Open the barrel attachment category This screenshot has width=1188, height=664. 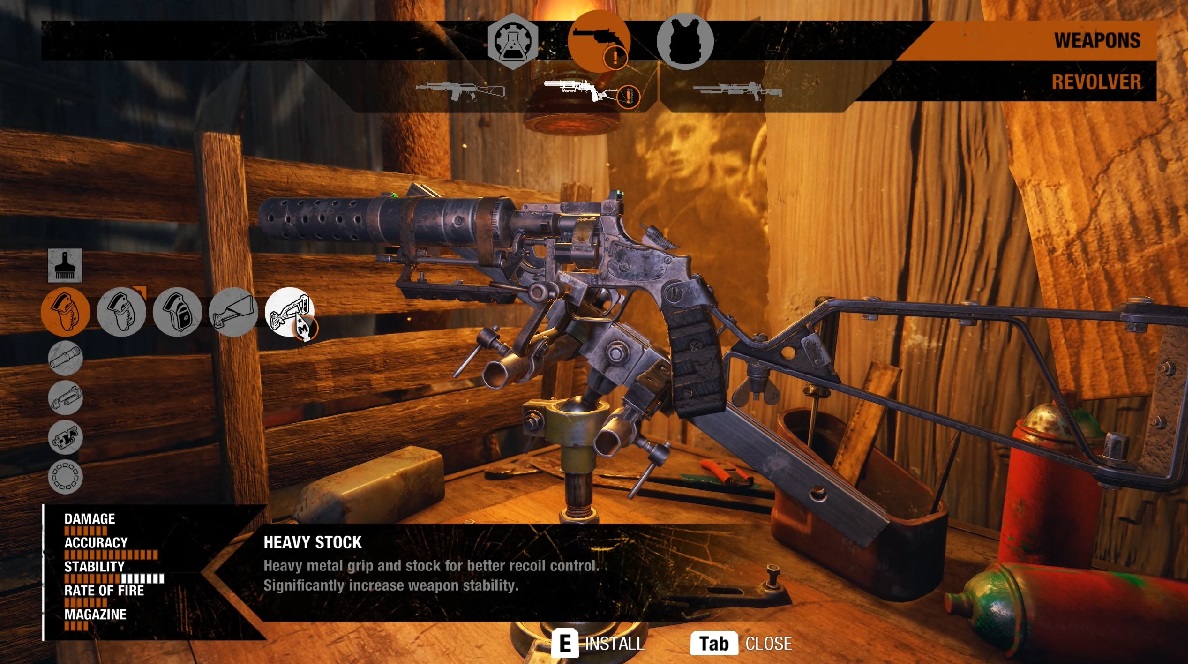coord(65,357)
